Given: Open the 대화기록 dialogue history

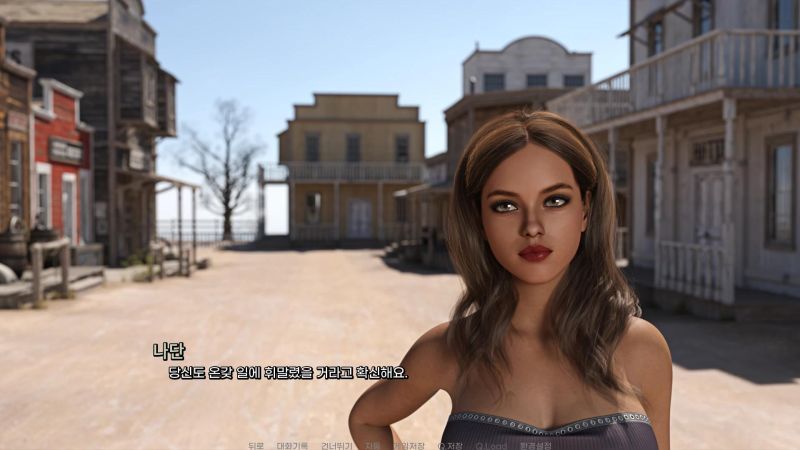Looking at the screenshot, I should tap(293, 445).
